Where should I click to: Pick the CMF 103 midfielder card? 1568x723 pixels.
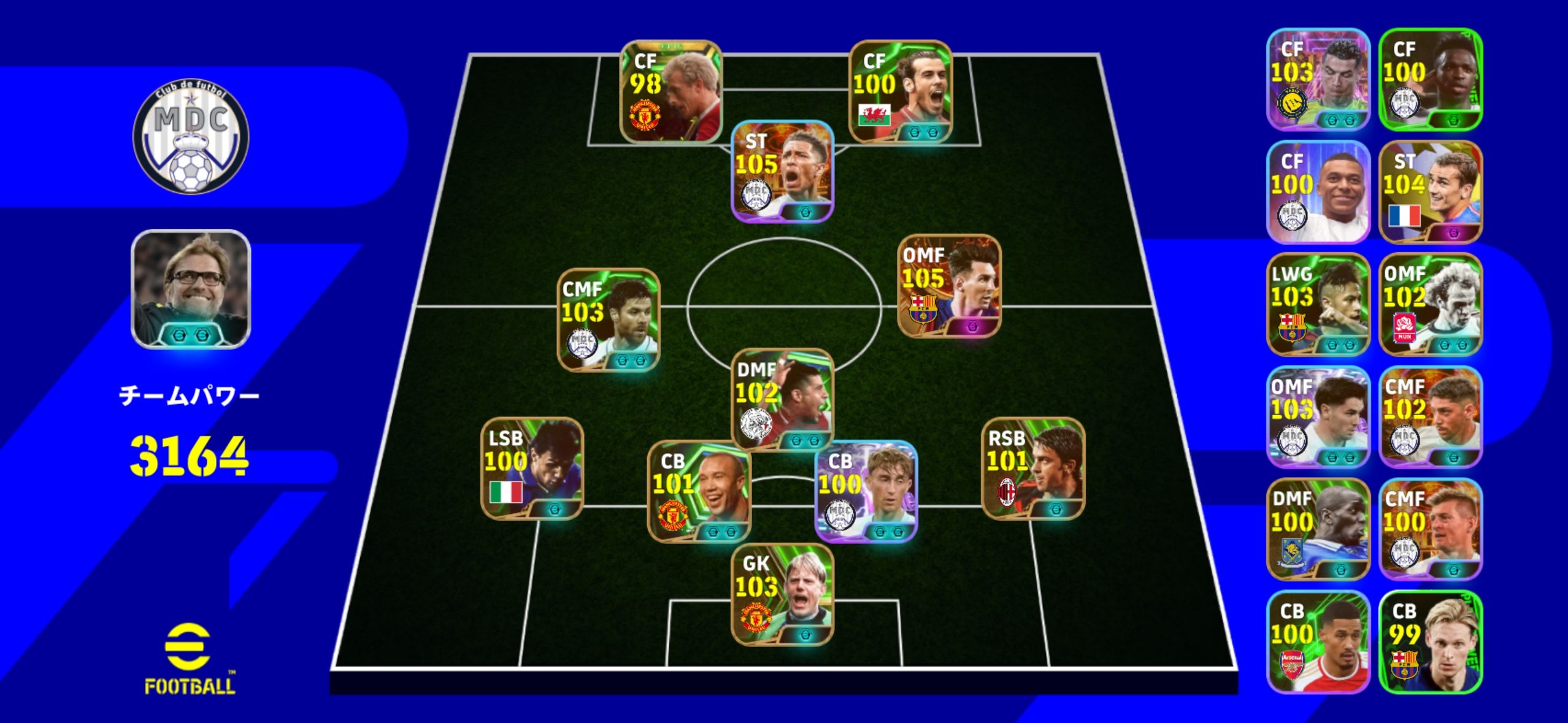609,320
